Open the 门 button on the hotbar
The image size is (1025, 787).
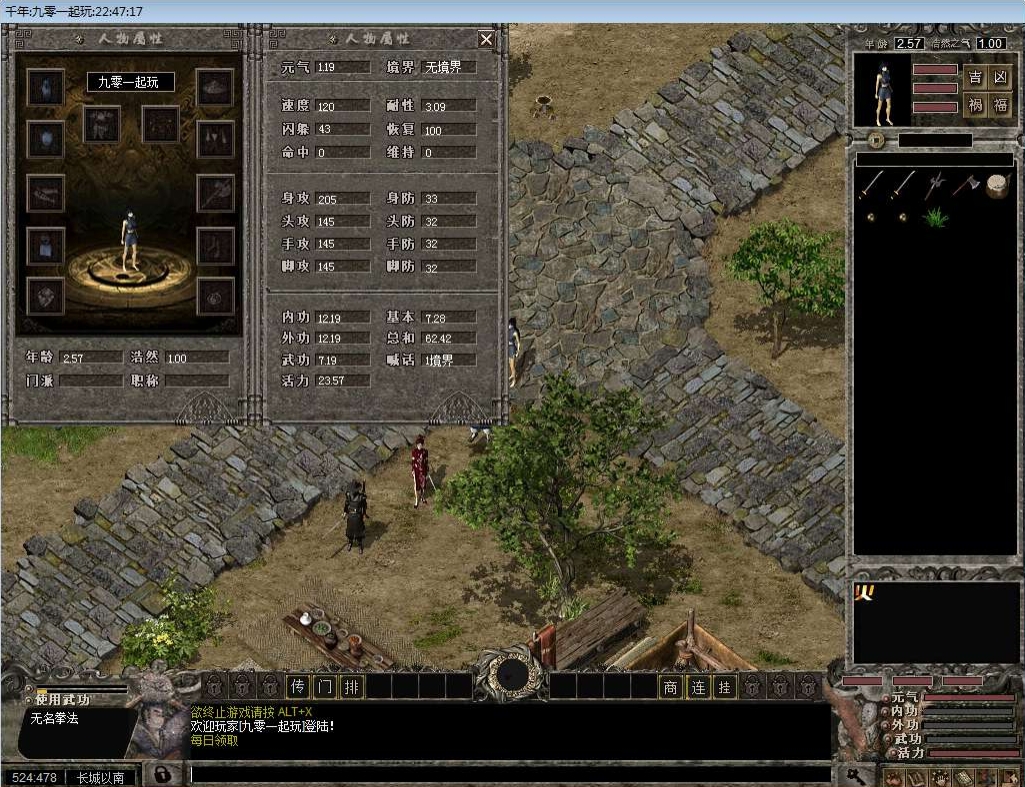click(324, 686)
